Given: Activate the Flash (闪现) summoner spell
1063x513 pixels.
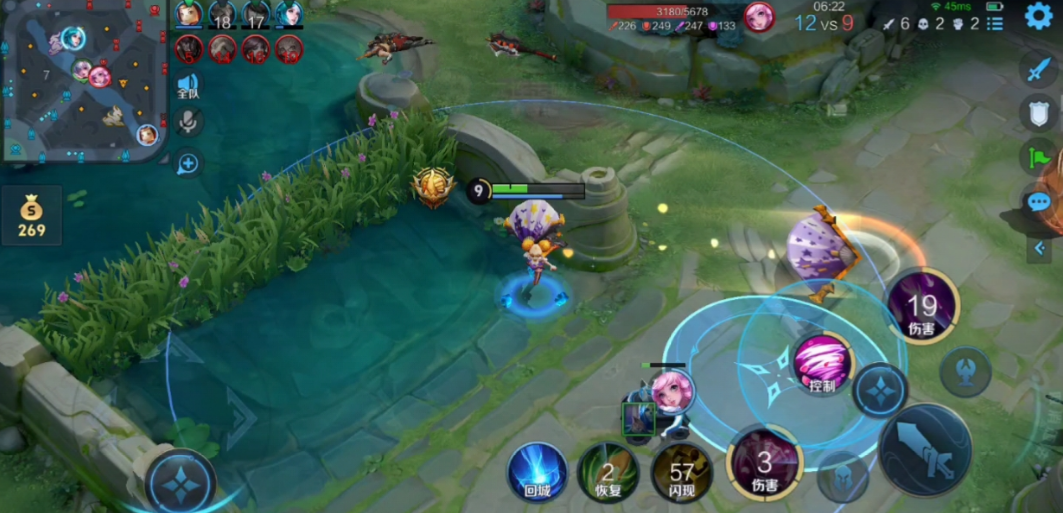Looking at the screenshot, I should pos(682,471).
